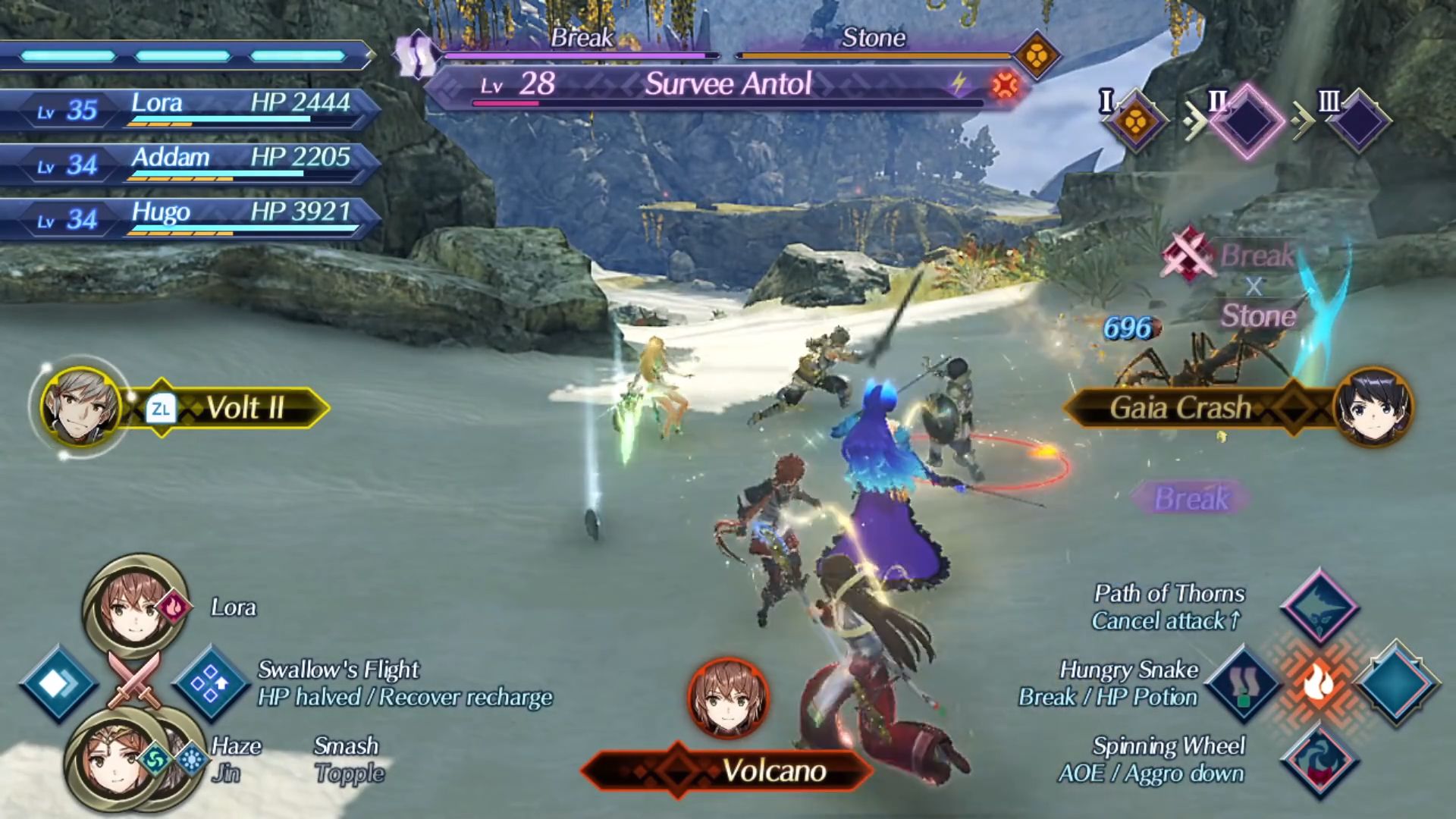
Task: Click Lora's portrait above Volcano
Action: point(728,698)
